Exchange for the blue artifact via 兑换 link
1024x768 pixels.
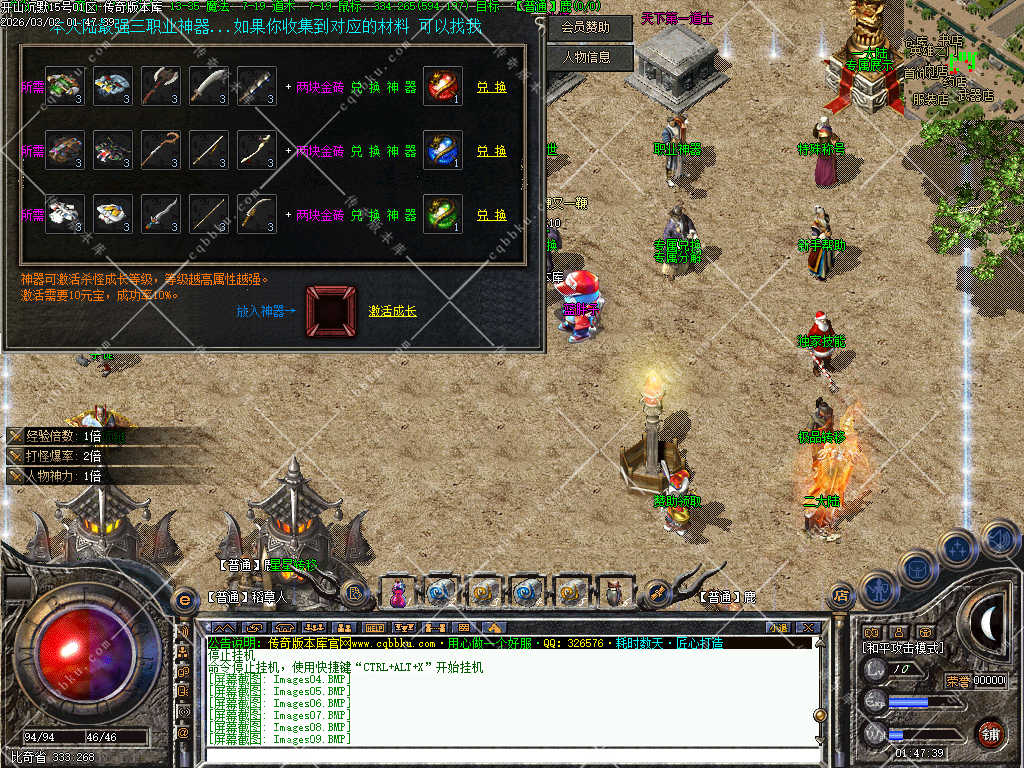(491, 151)
